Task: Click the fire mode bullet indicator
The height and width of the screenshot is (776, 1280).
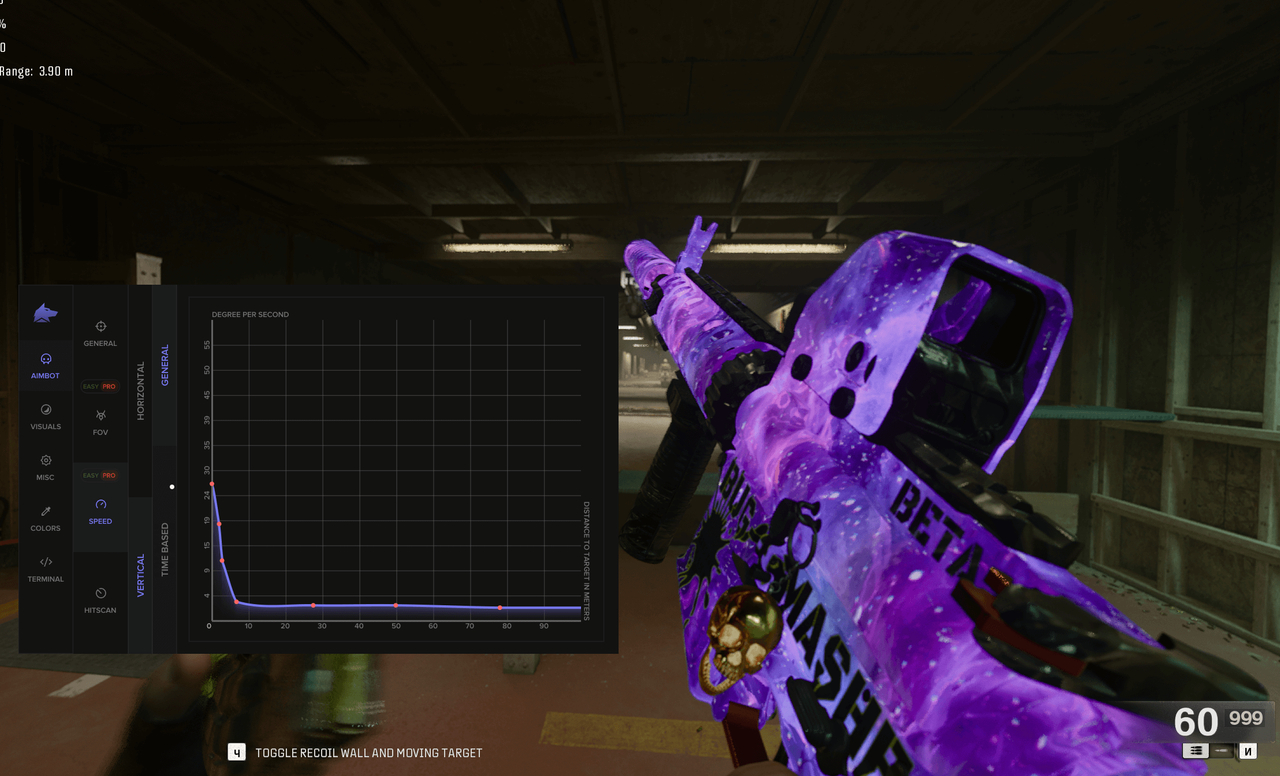Action: (x=1222, y=751)
